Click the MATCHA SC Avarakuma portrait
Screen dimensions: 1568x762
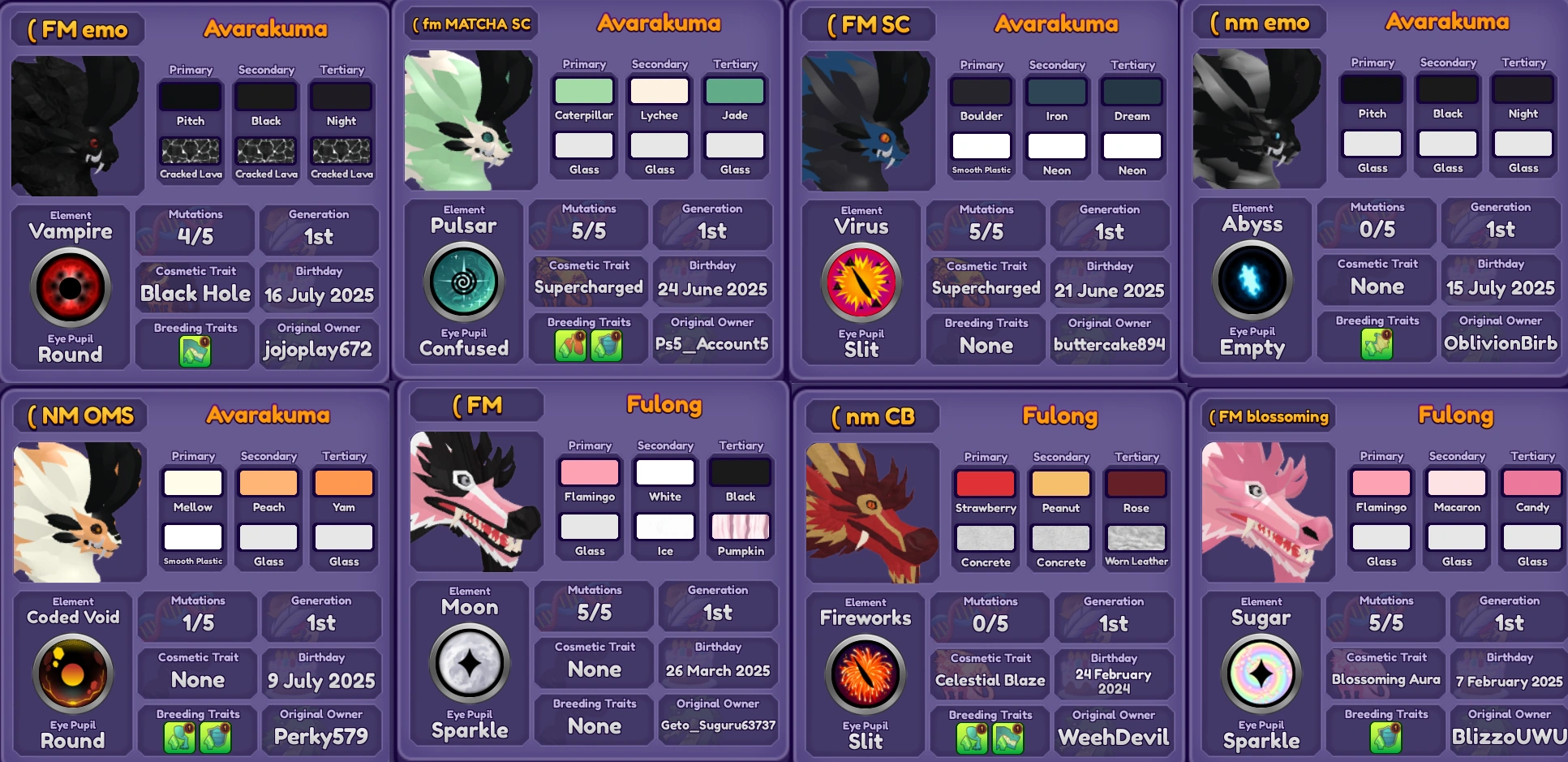pyautogui.click(x=470, y=119)
